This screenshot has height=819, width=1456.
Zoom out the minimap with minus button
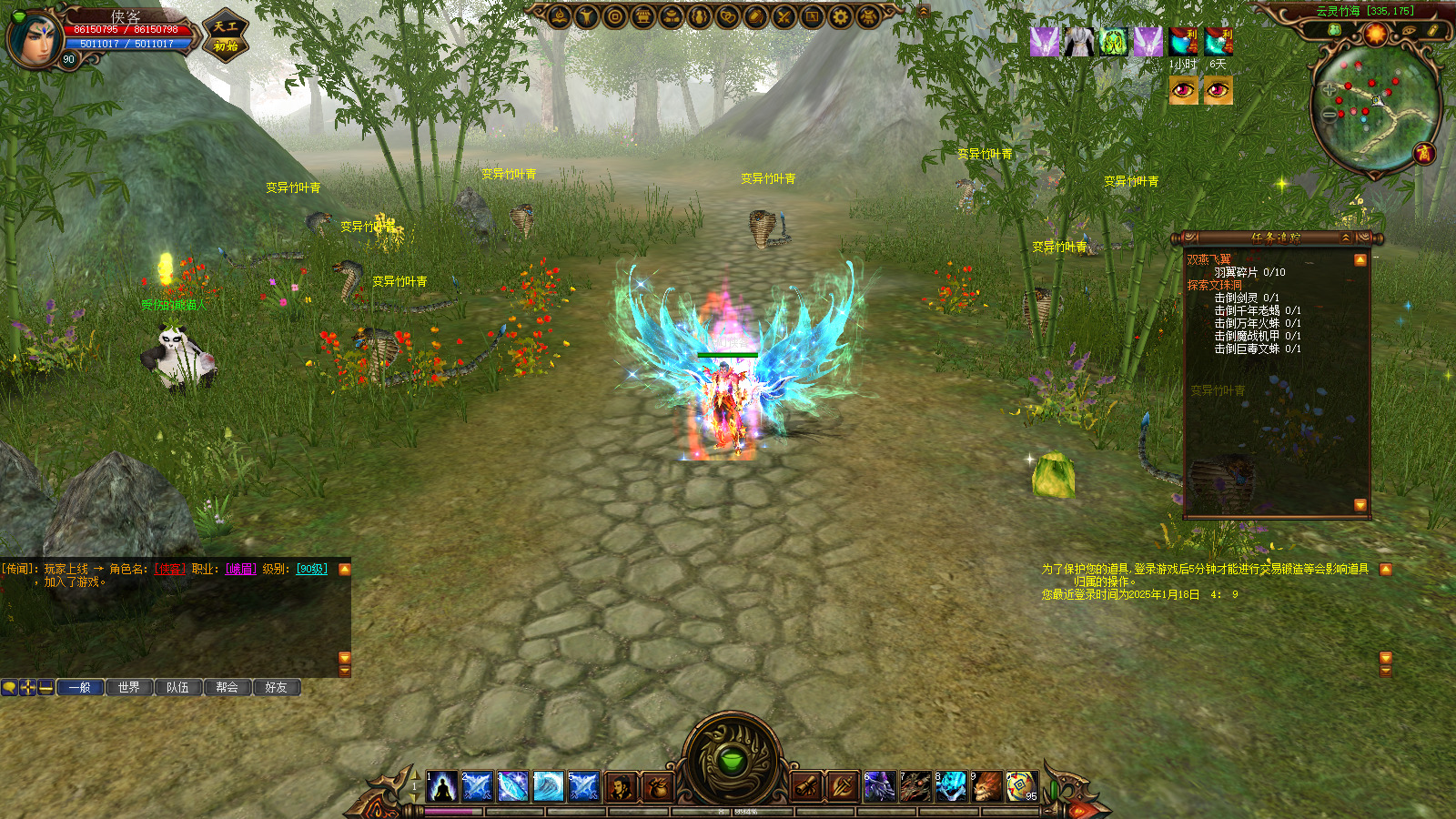(x=1330, y=116)
